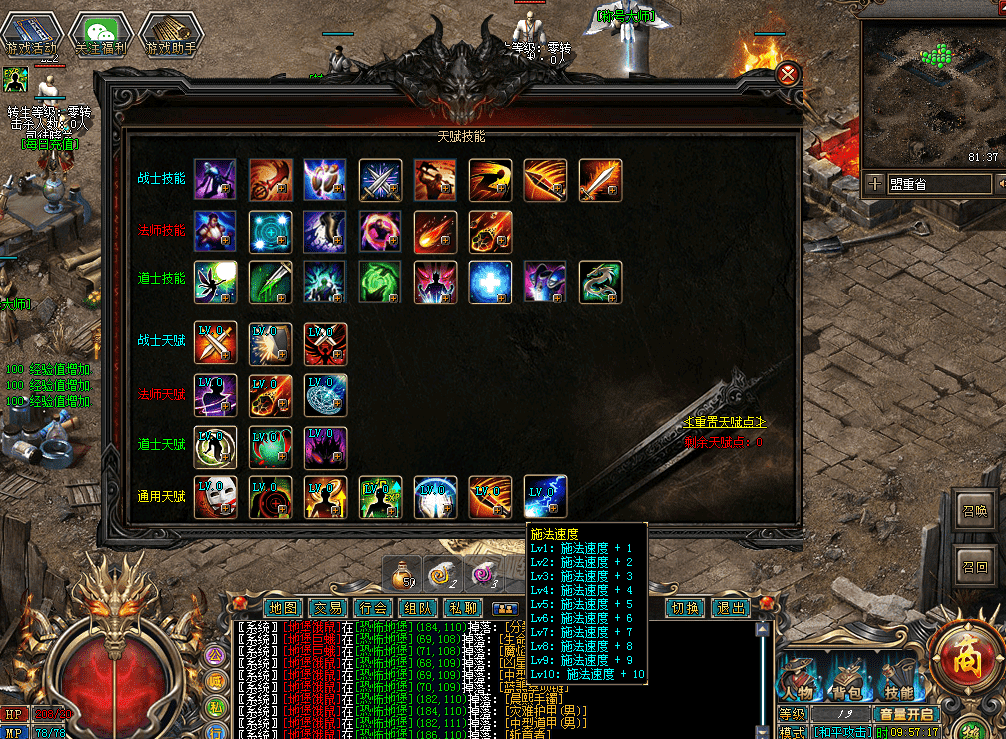Open the 人物 character panel

799,681
